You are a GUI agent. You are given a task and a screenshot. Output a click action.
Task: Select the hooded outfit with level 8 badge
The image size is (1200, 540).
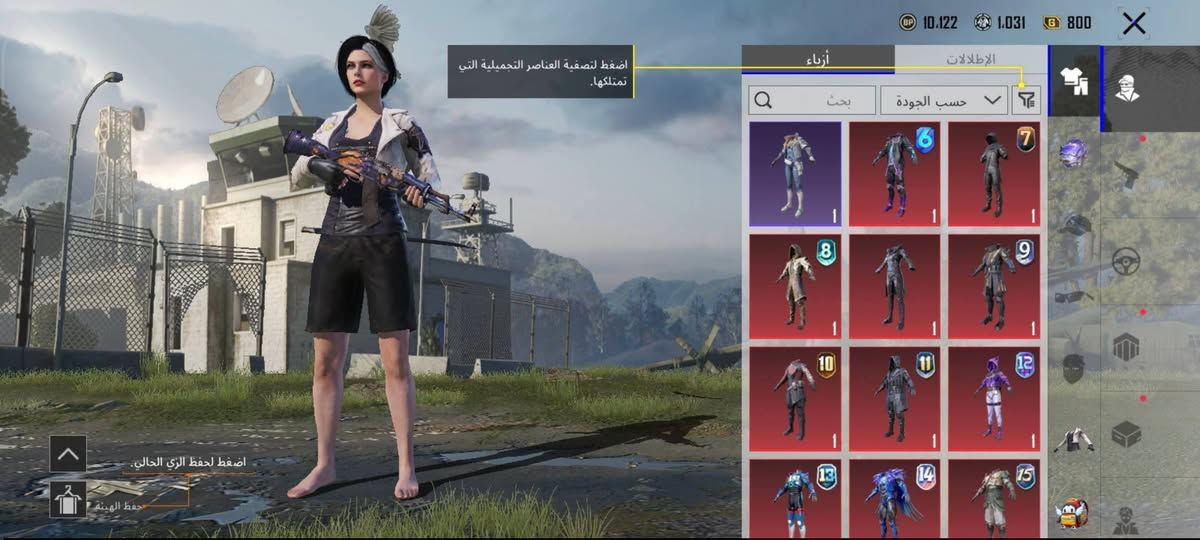[795, 285]
